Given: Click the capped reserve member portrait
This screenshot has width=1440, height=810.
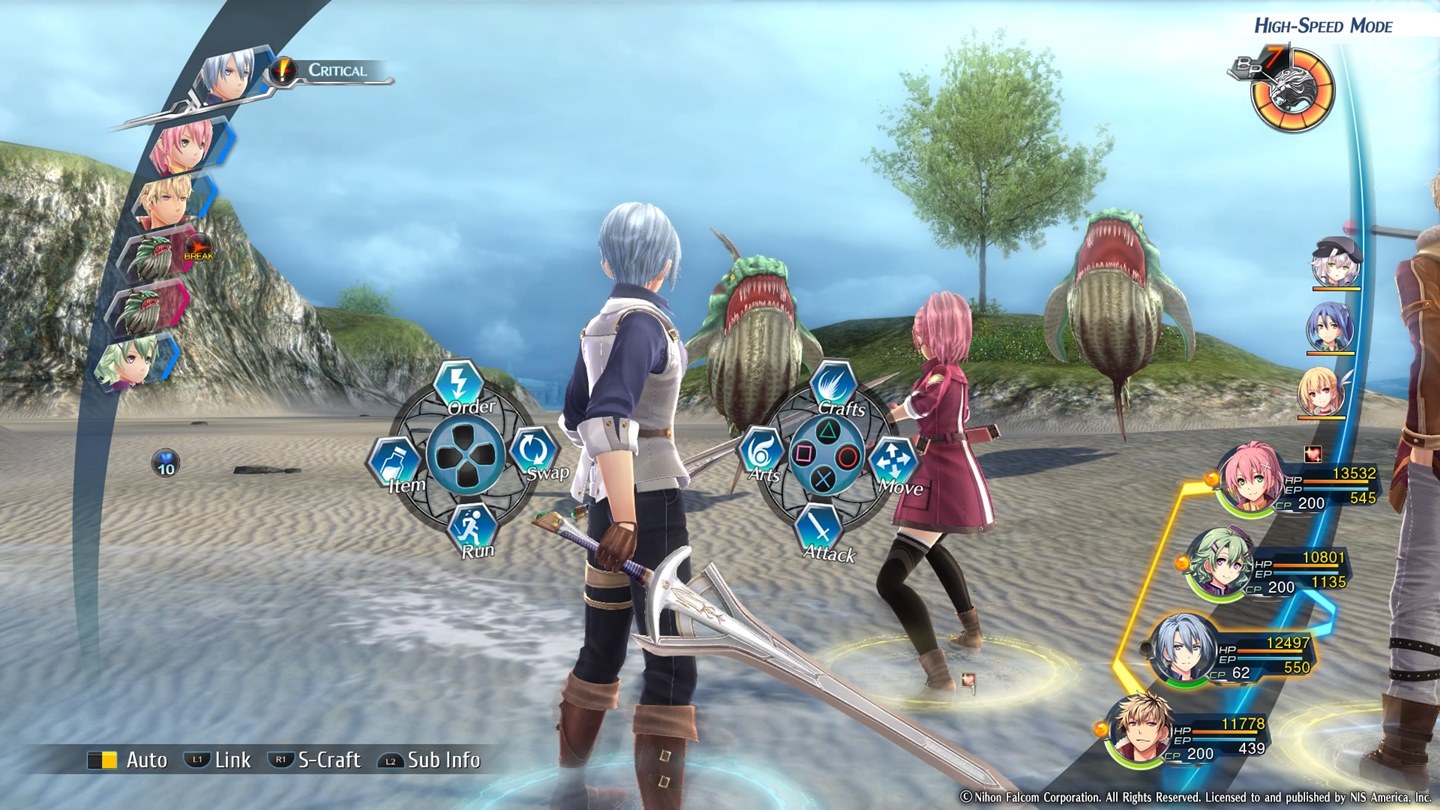Looking at the screenshot, I should [1336, 262].
